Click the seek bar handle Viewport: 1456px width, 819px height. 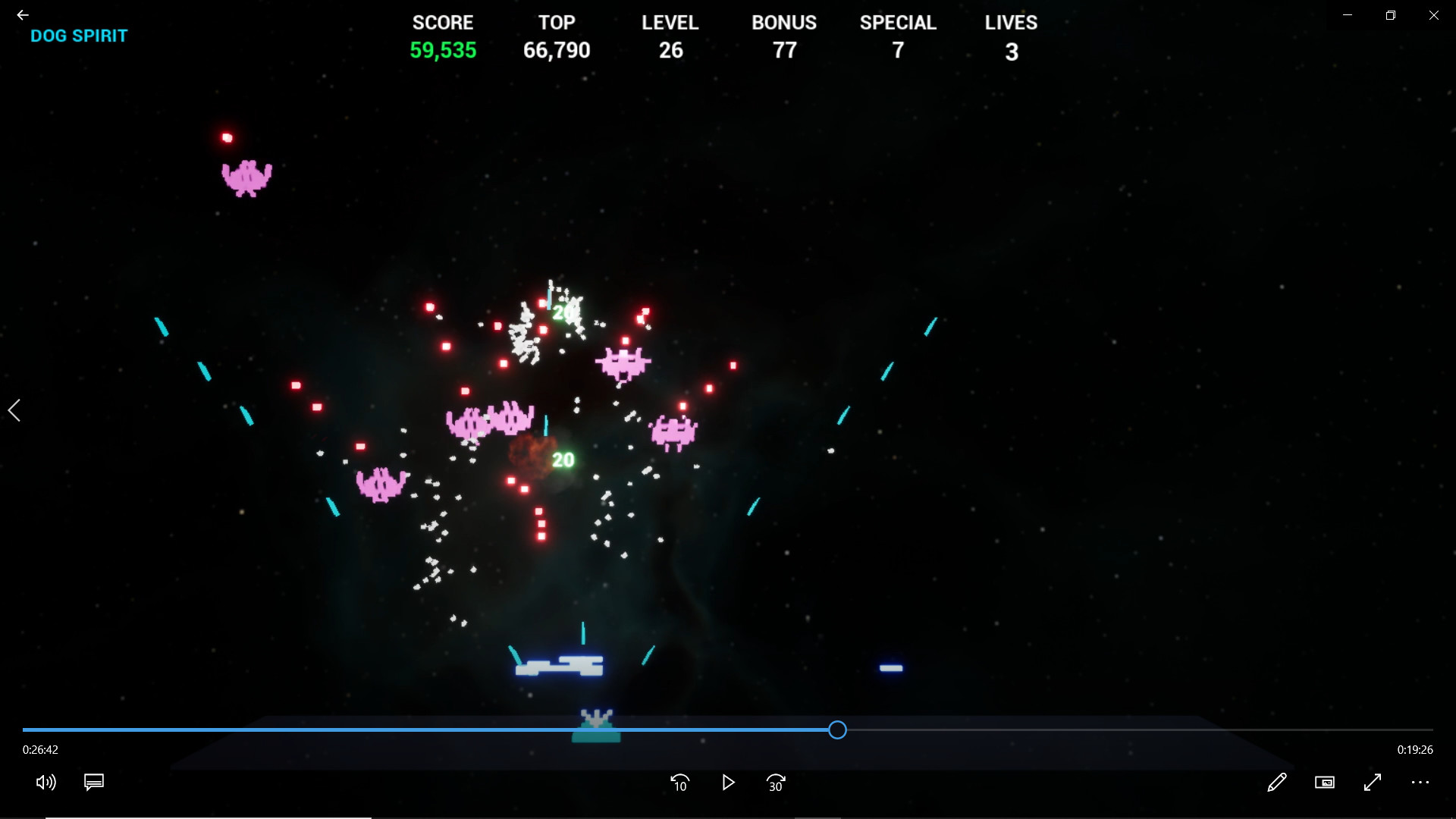[837, 730]
